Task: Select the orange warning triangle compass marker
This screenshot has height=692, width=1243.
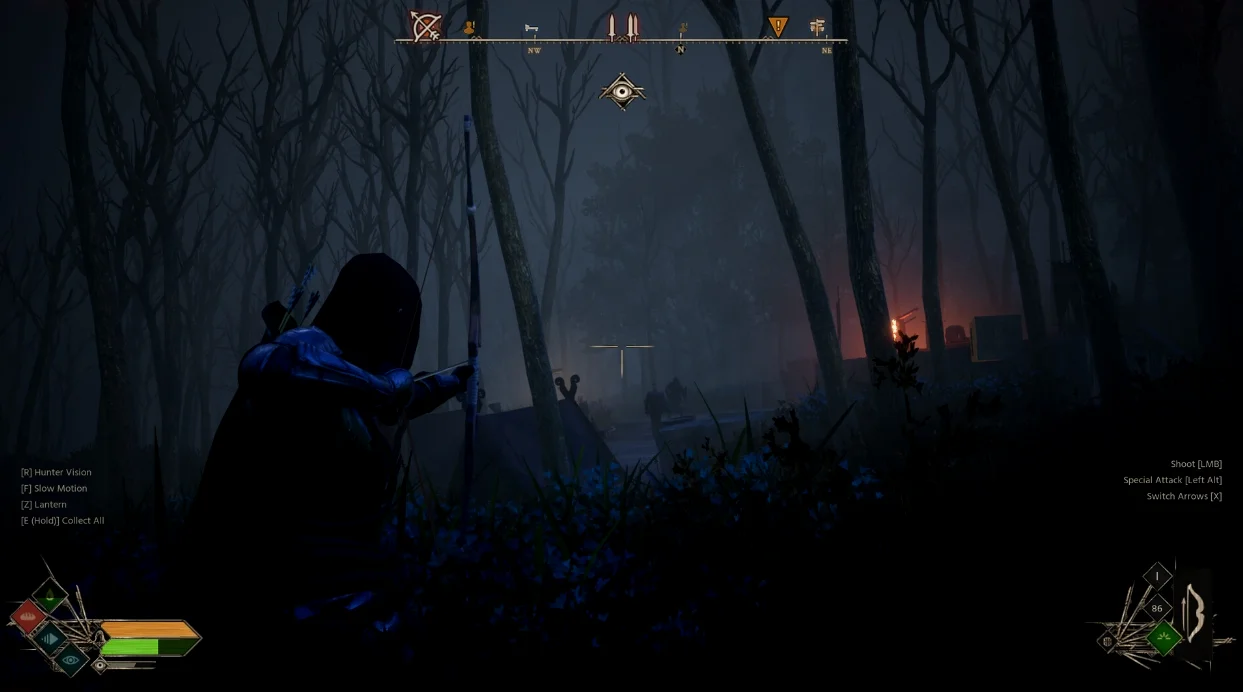Action: click(x=777, y=27)
